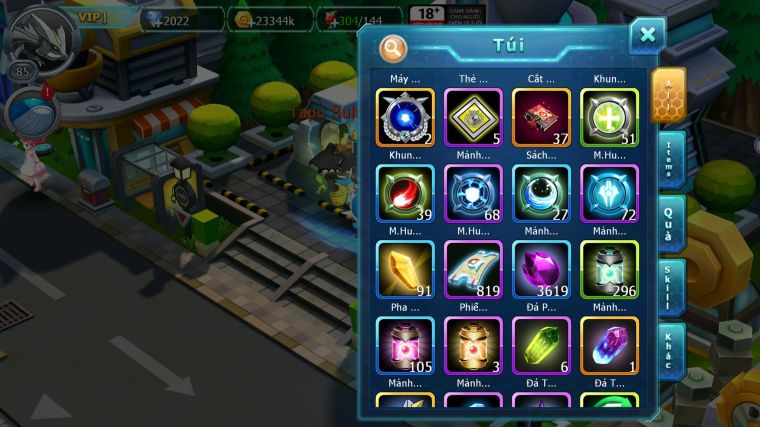The image size is (760, 427).
Task: Close the Túi bag window
Action: tap(647, 35)
